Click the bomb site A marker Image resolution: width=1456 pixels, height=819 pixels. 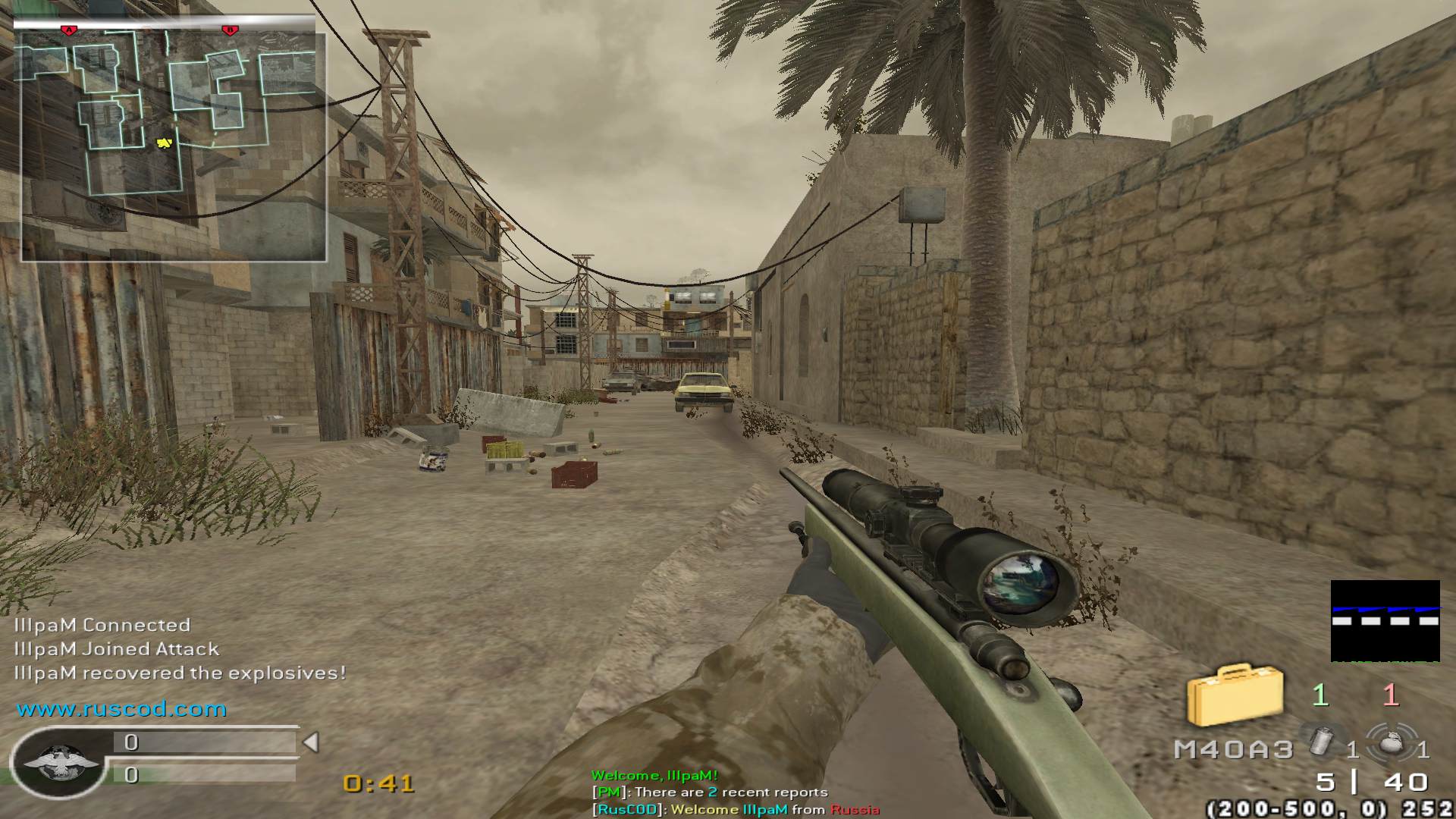[69, 30]
